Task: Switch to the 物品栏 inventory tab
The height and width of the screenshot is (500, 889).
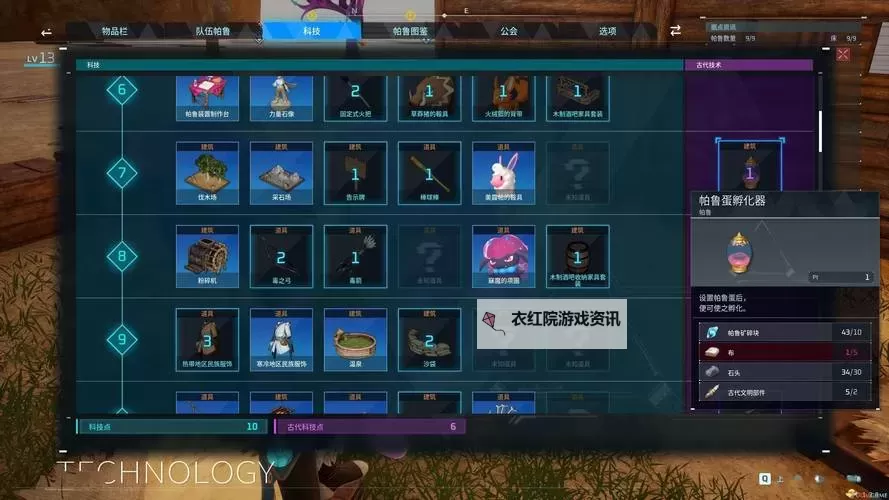Action: coord(115,31)
